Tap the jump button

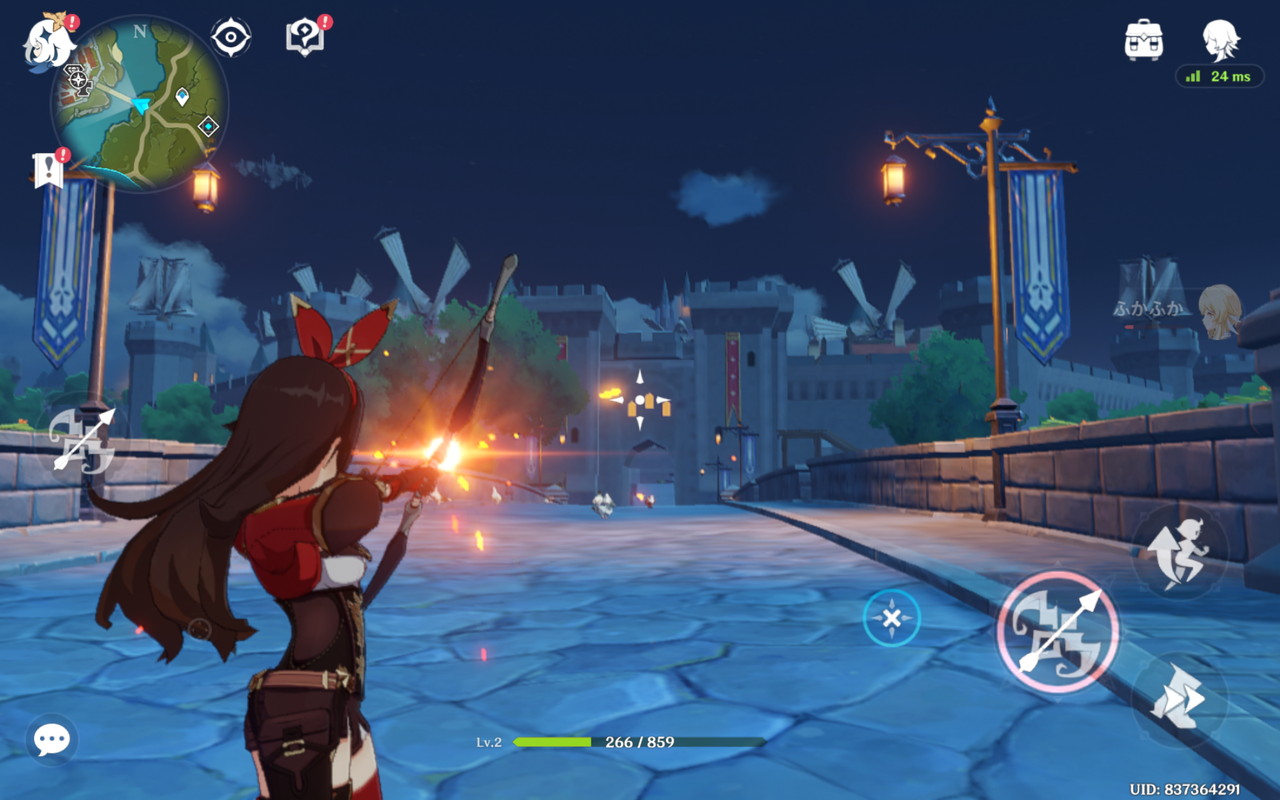[x=1180, y=553]
